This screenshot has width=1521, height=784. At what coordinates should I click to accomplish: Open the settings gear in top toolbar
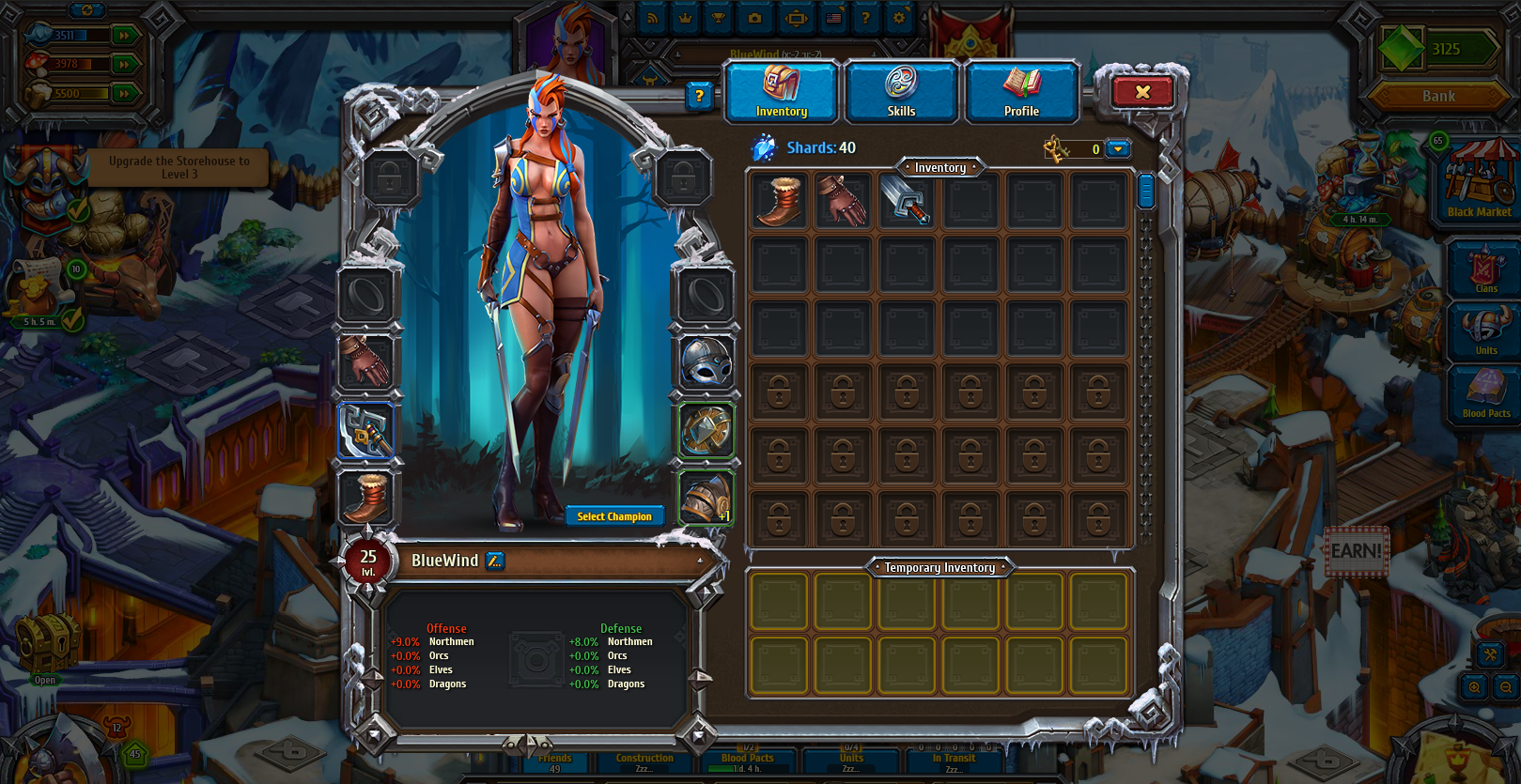pyautogui.click(x=899, y=18)
